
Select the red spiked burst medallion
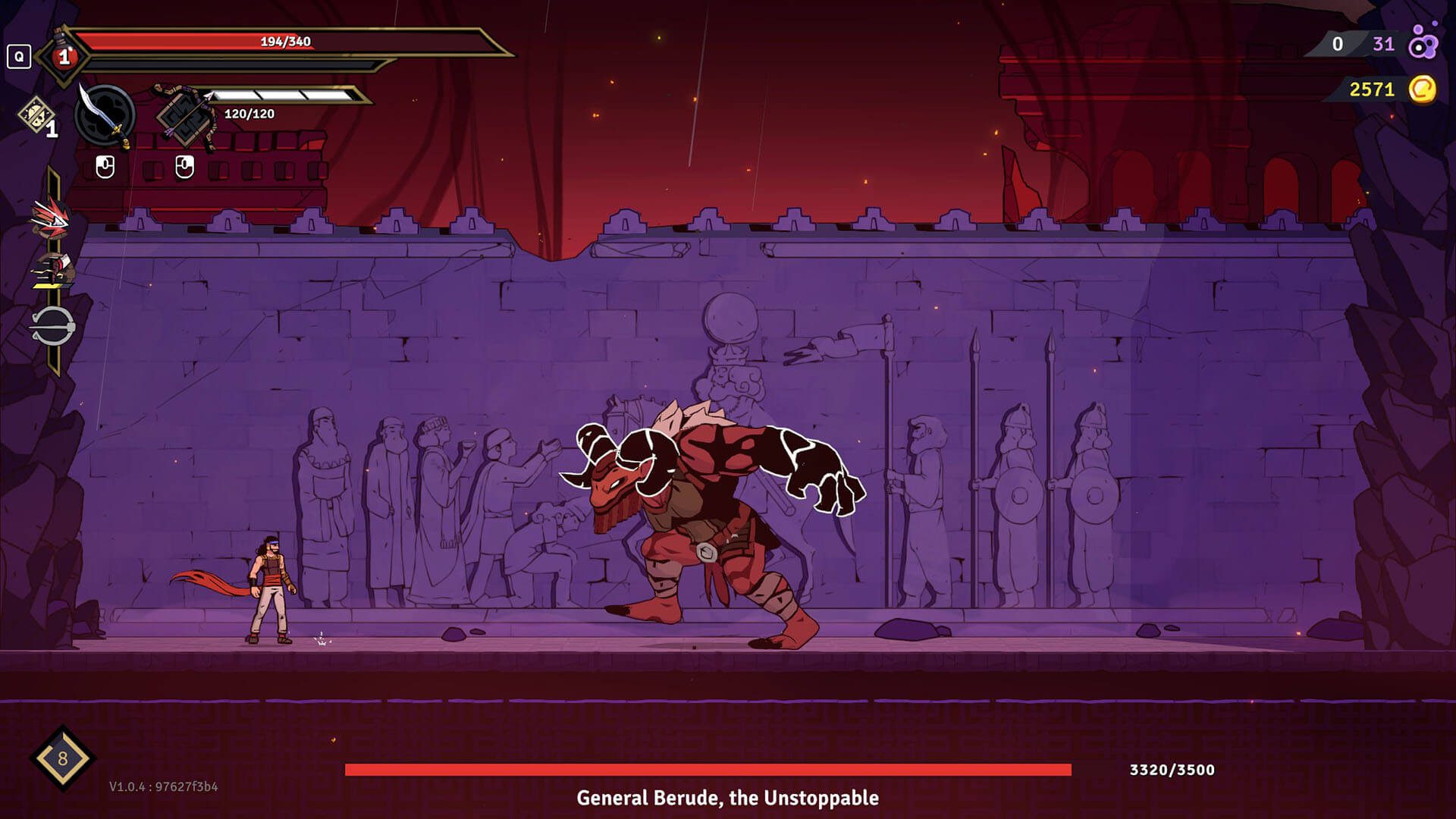52,216
